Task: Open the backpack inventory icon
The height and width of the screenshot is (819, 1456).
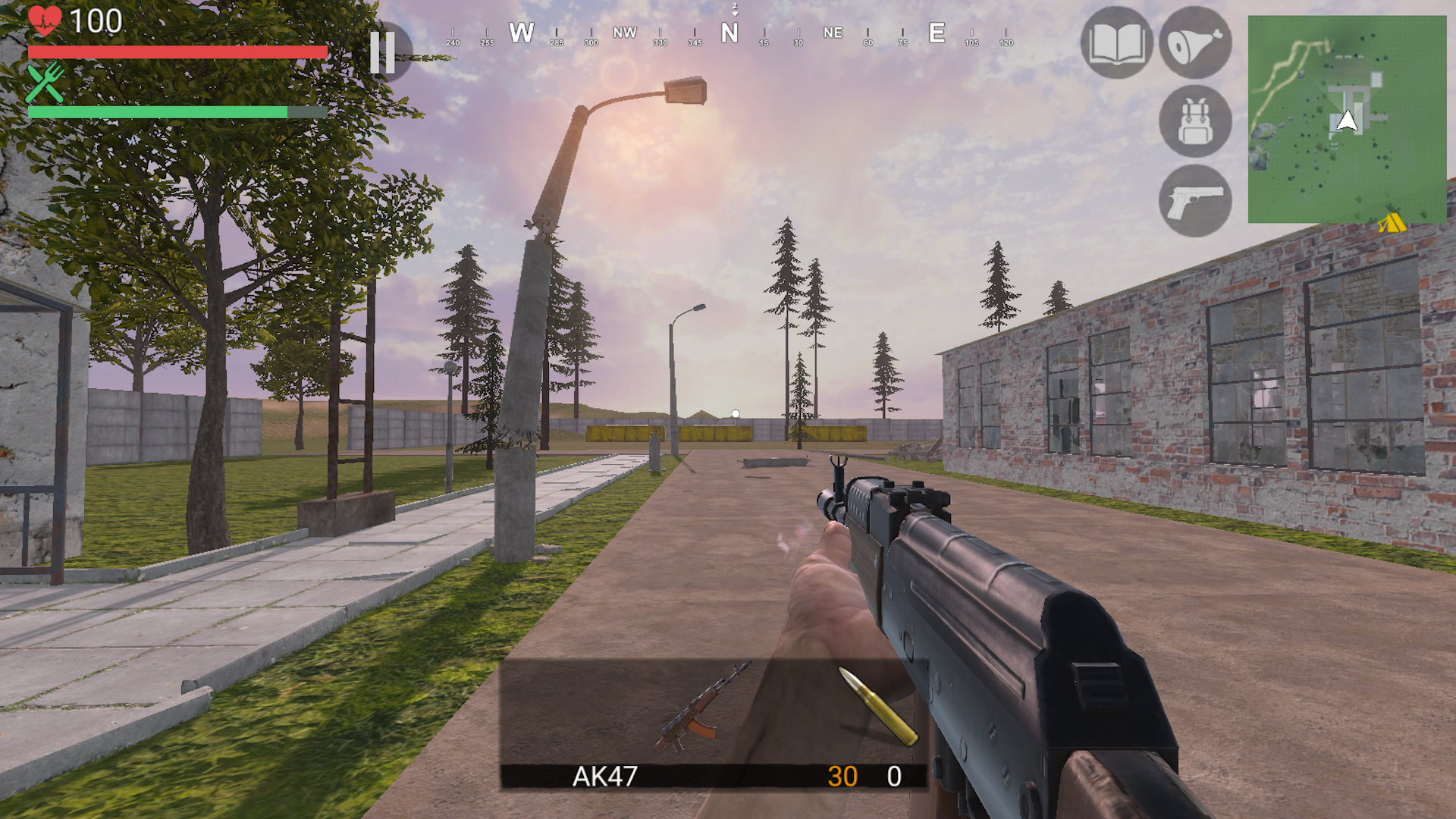Action: [1195, 123]
